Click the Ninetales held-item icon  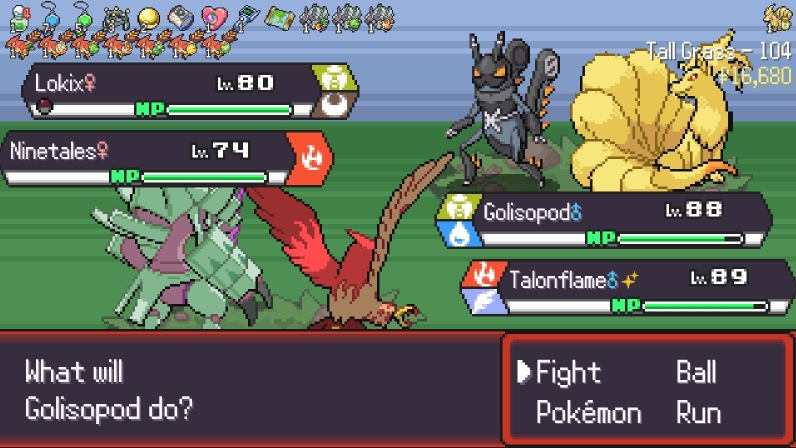tap(305, 151)
